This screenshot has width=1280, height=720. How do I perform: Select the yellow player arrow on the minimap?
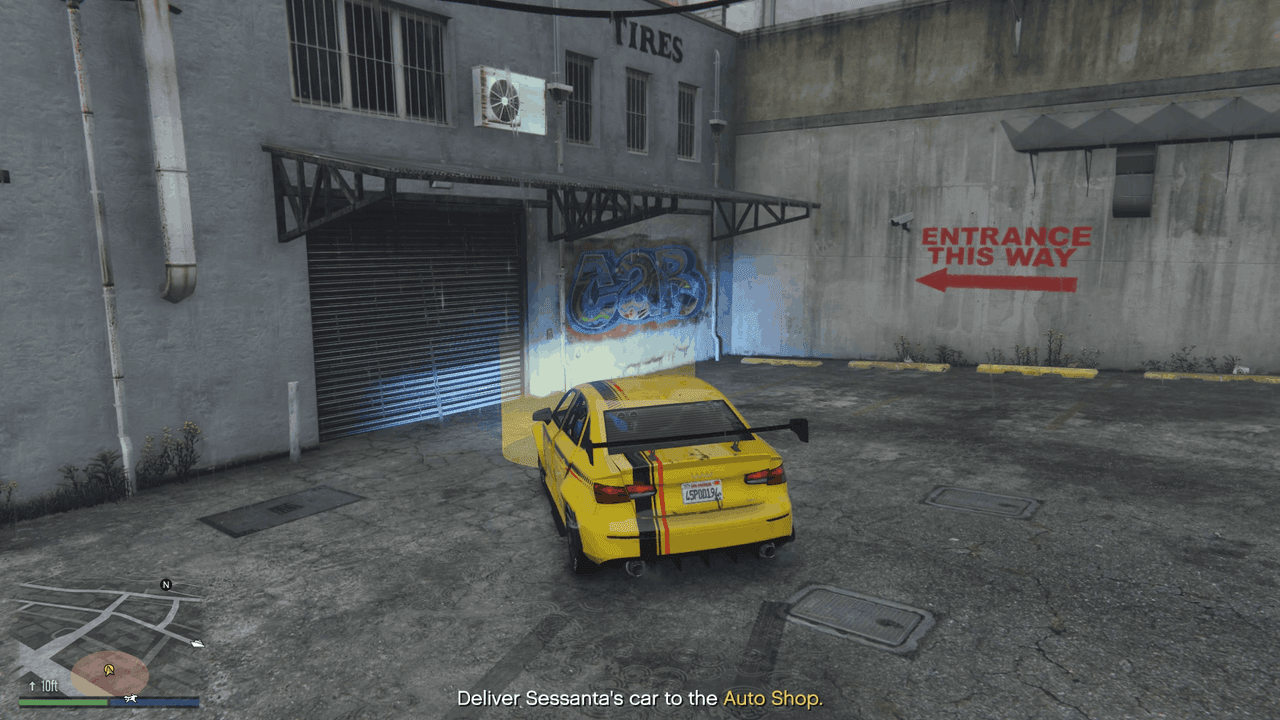(x=109, y=670)
